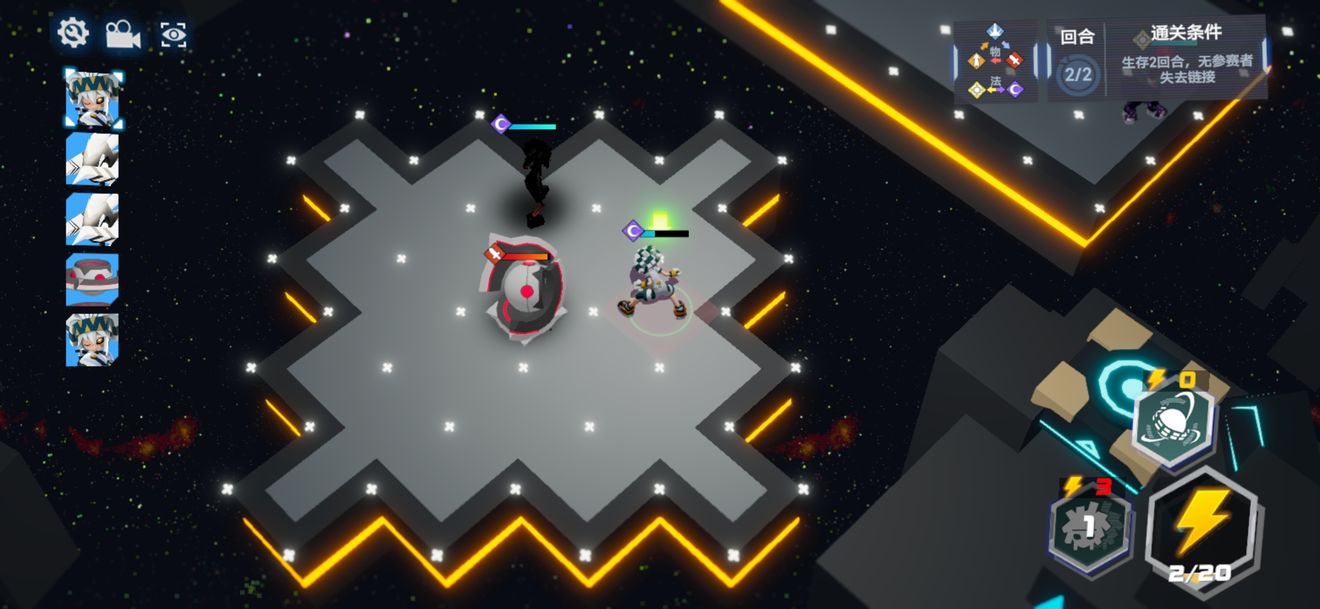1320x609 pixels.
Task: Toggle the camera view icon
Action: (x=123, y=34)
